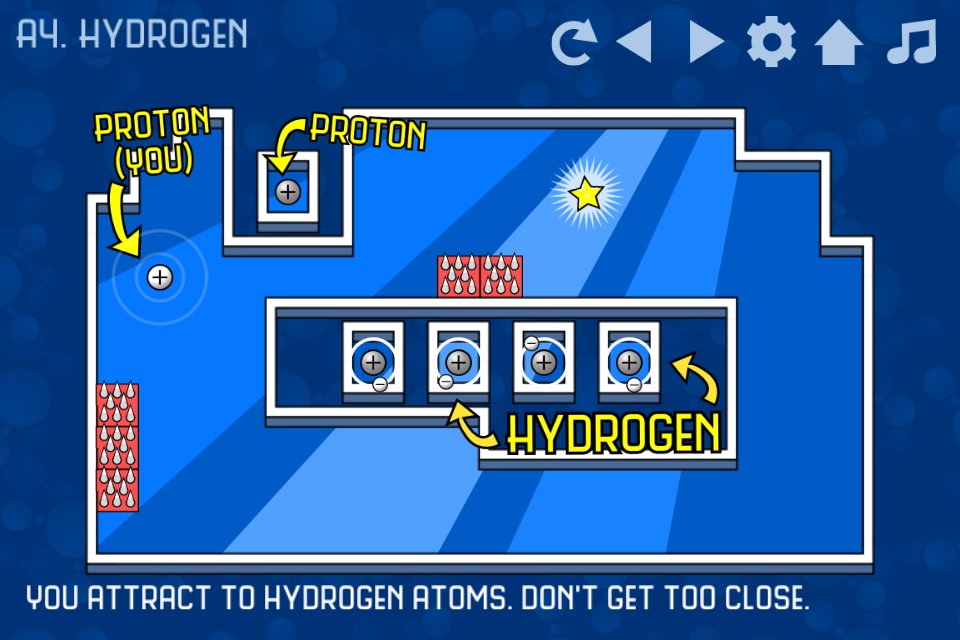Skip to the next level
The image size is (960, 640).
pyautogui.click(x=706, y=42)
